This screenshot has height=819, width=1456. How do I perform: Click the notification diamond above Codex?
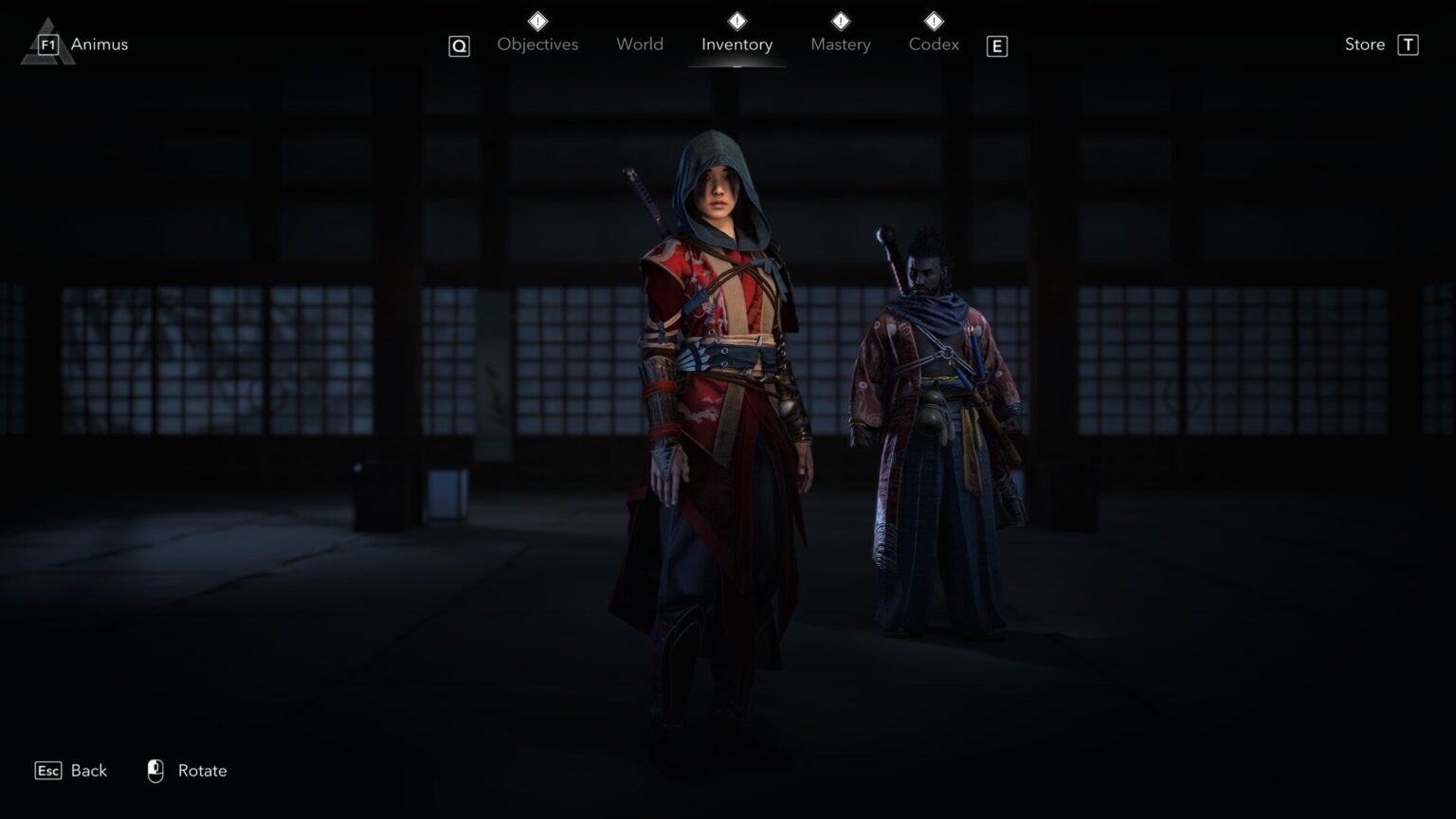click(933, 19)
